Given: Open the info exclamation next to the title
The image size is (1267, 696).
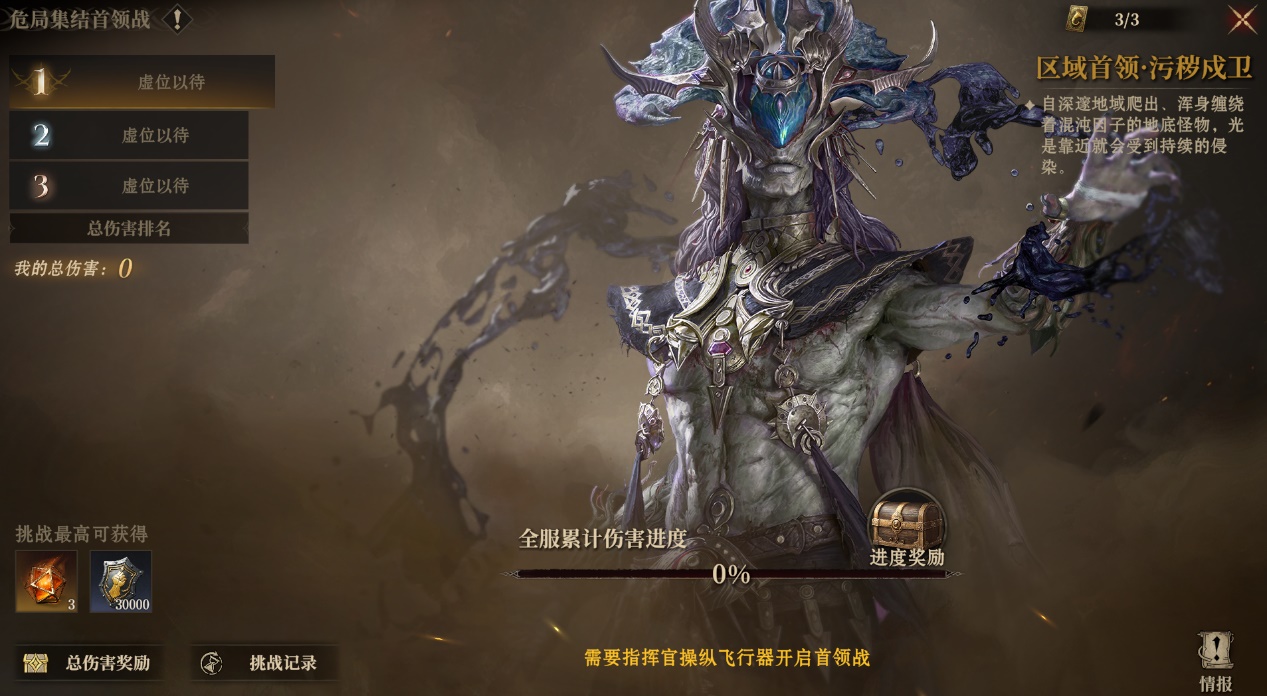Looking at the screenshot, I should click(177, 18).
